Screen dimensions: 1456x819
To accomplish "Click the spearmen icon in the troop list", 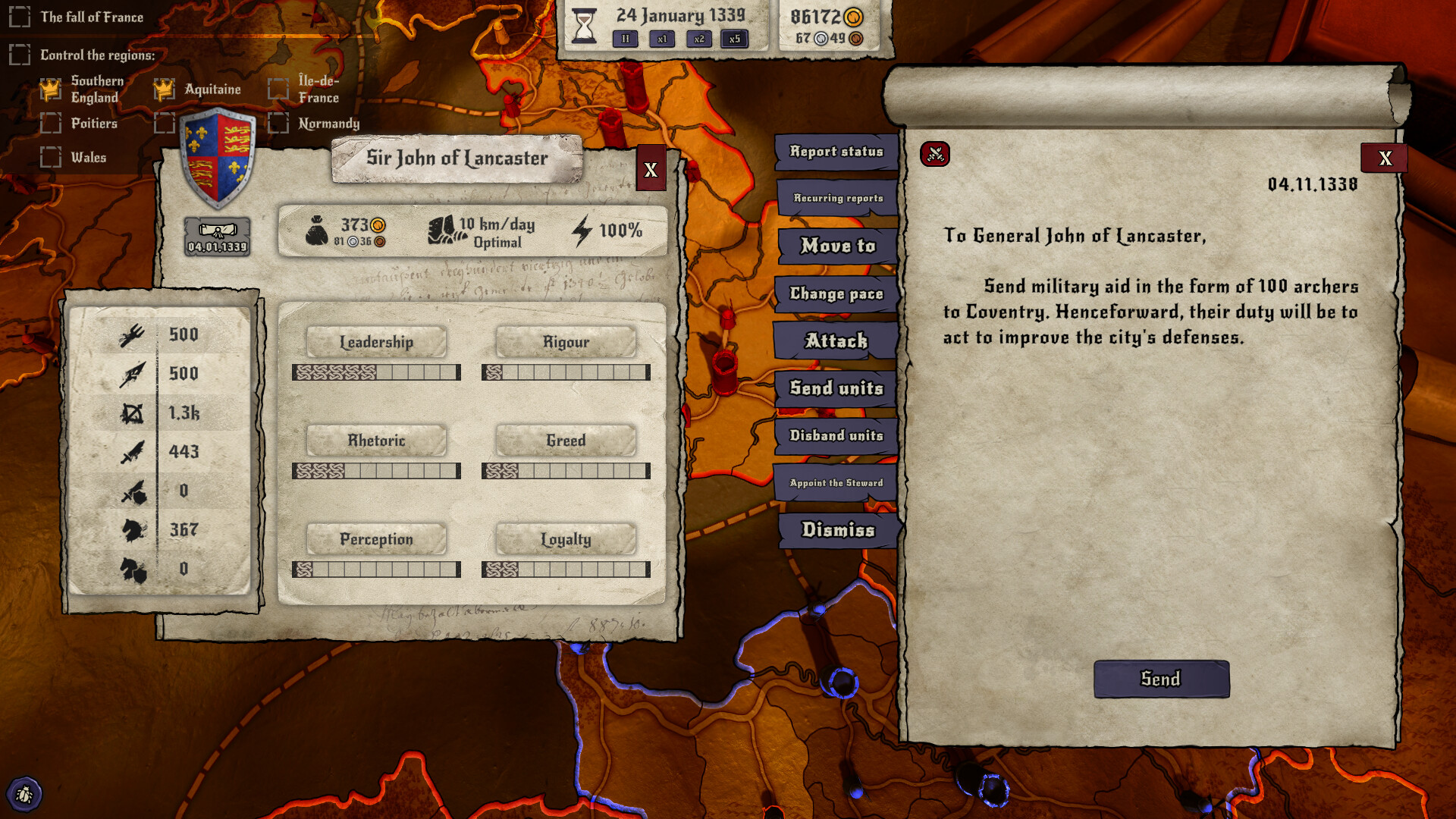I will pyautogui.click(x=133, y=373).
